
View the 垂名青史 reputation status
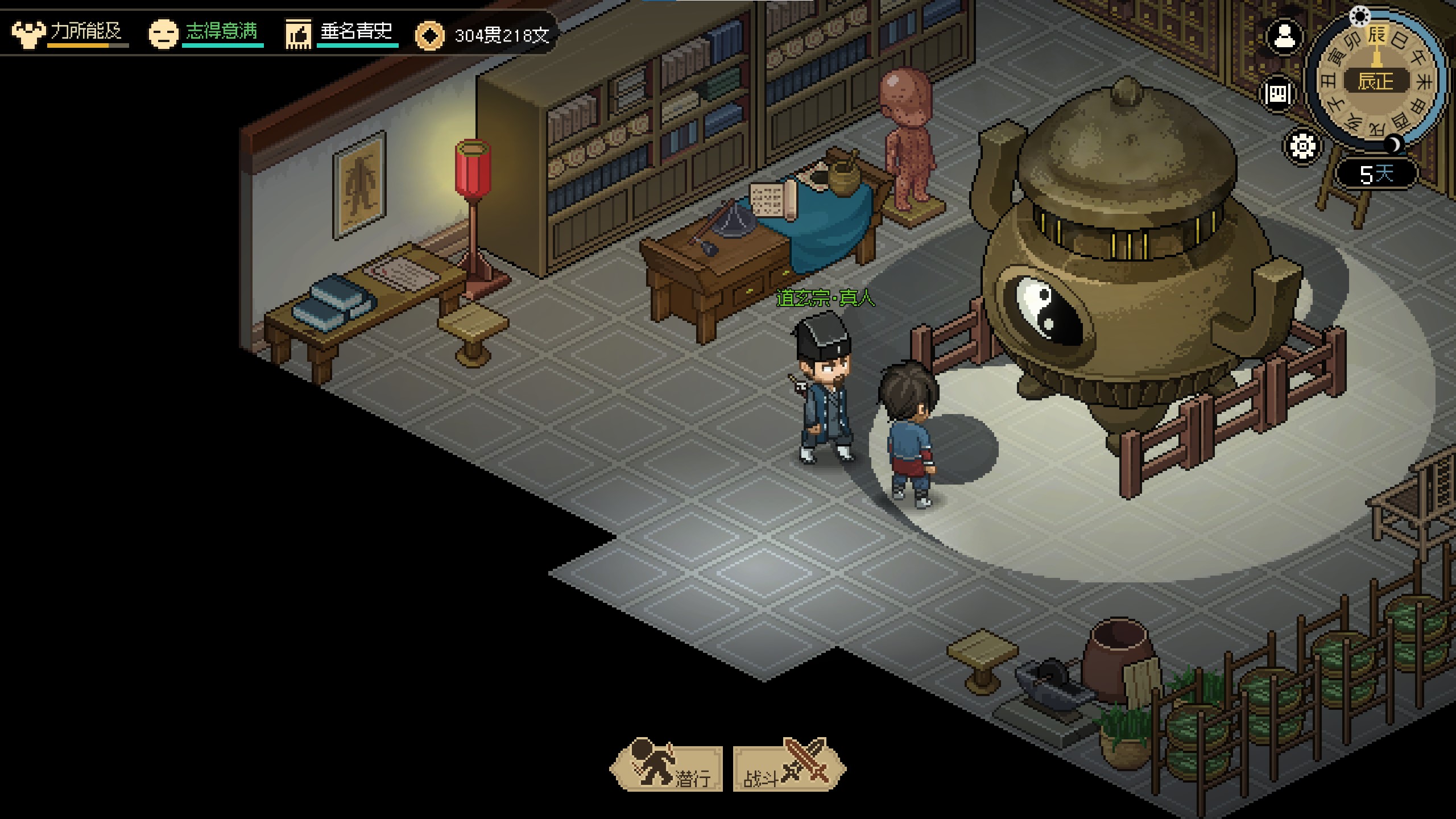pyautogui.click(x=341, y=33)
